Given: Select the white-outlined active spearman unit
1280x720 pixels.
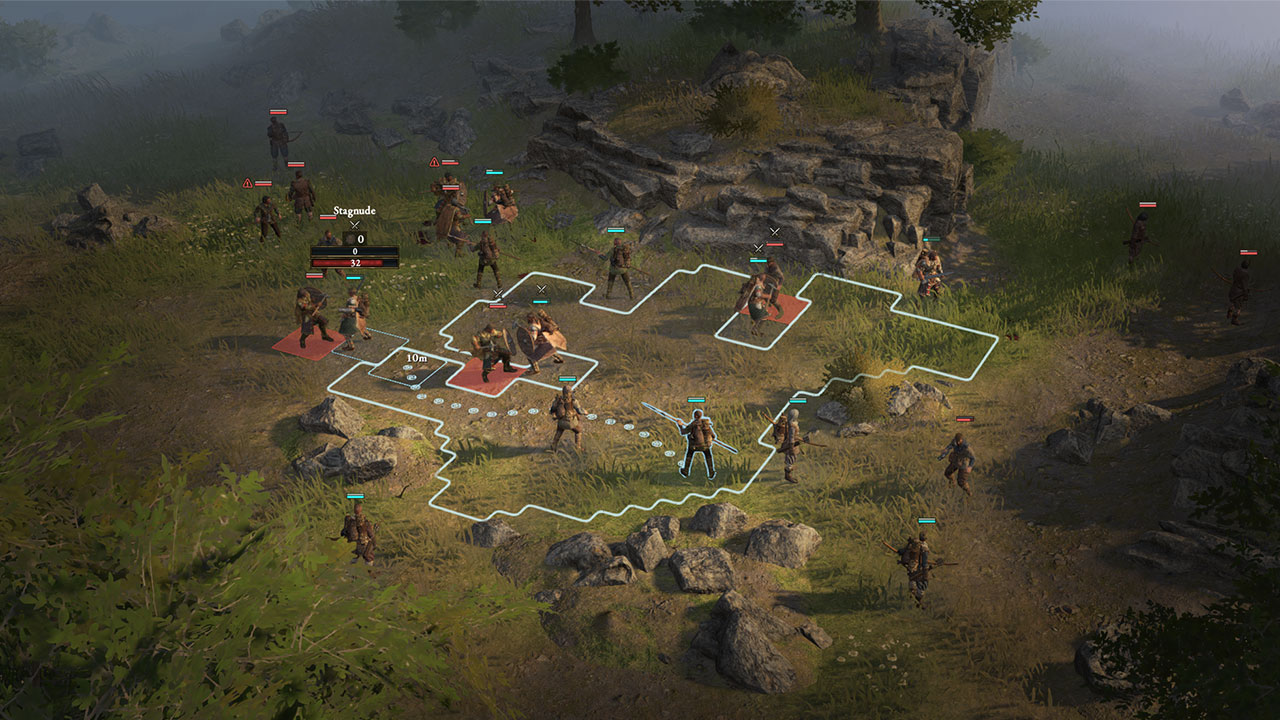Looking at the screenshot, I should click(698, 442).
